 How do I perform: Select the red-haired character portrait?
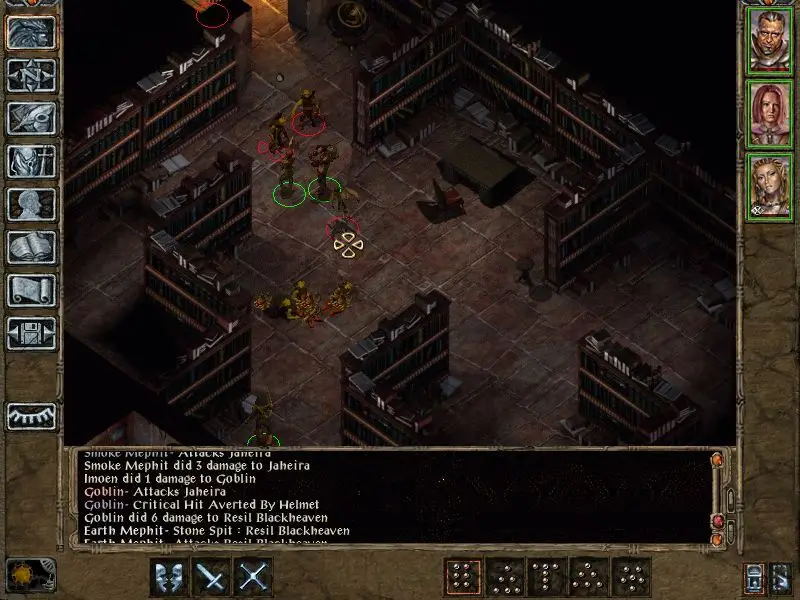769,114
